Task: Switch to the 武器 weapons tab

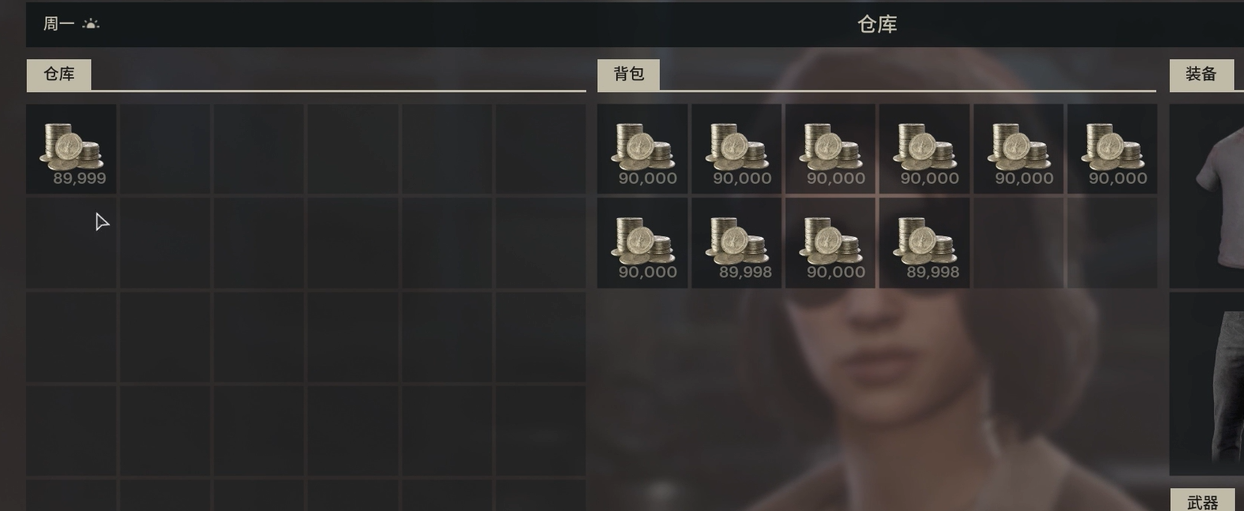Action: click(x=1202, y=500)
